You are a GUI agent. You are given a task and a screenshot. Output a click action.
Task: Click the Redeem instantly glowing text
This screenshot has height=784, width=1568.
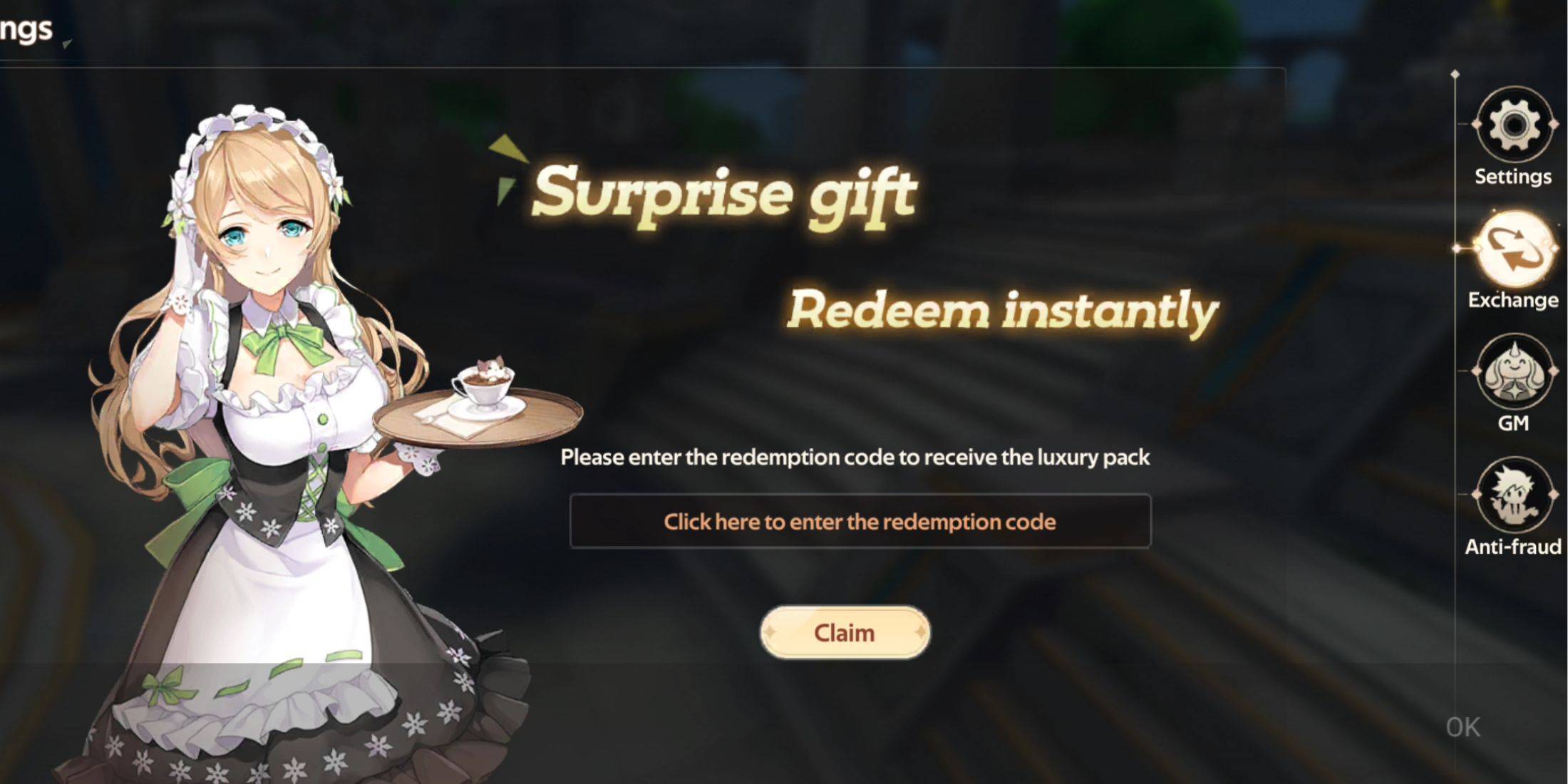(x=1005, y=310)
